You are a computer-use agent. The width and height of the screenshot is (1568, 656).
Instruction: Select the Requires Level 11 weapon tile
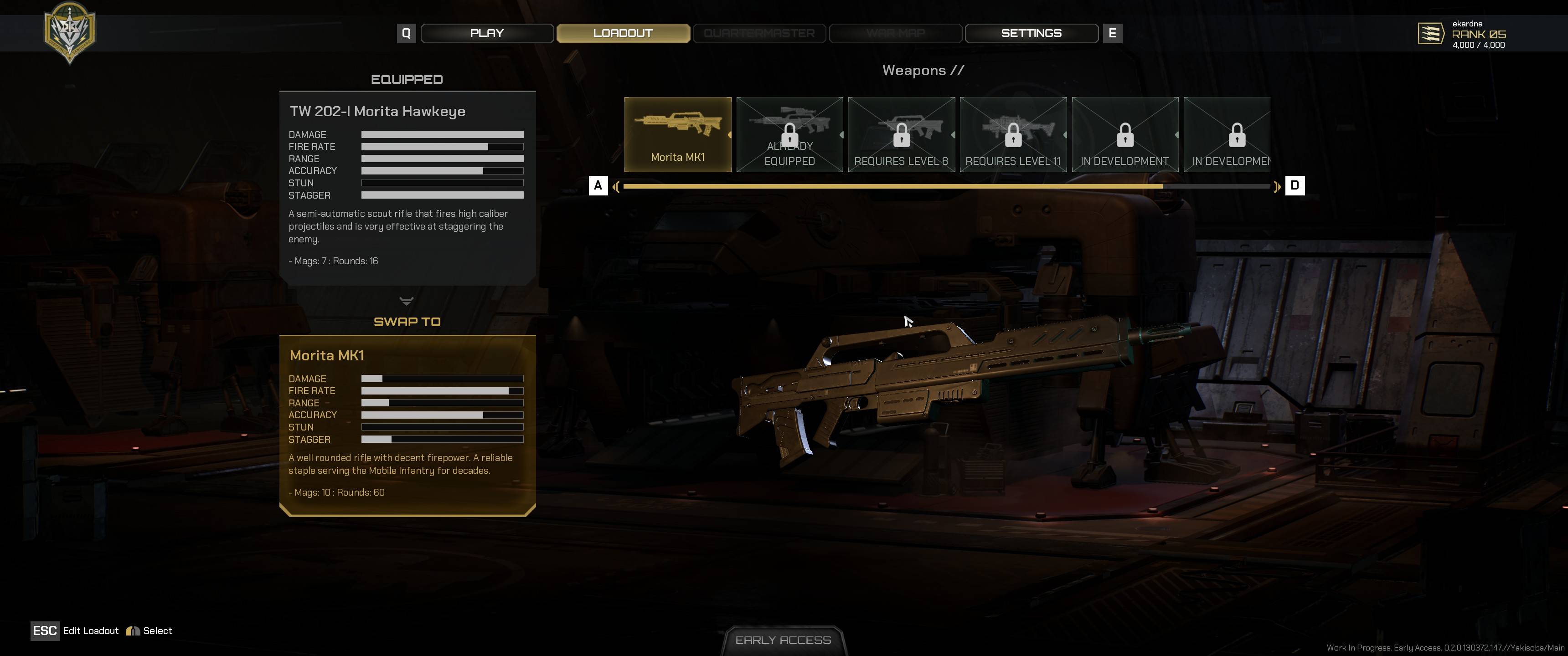tap(1013, 134)
